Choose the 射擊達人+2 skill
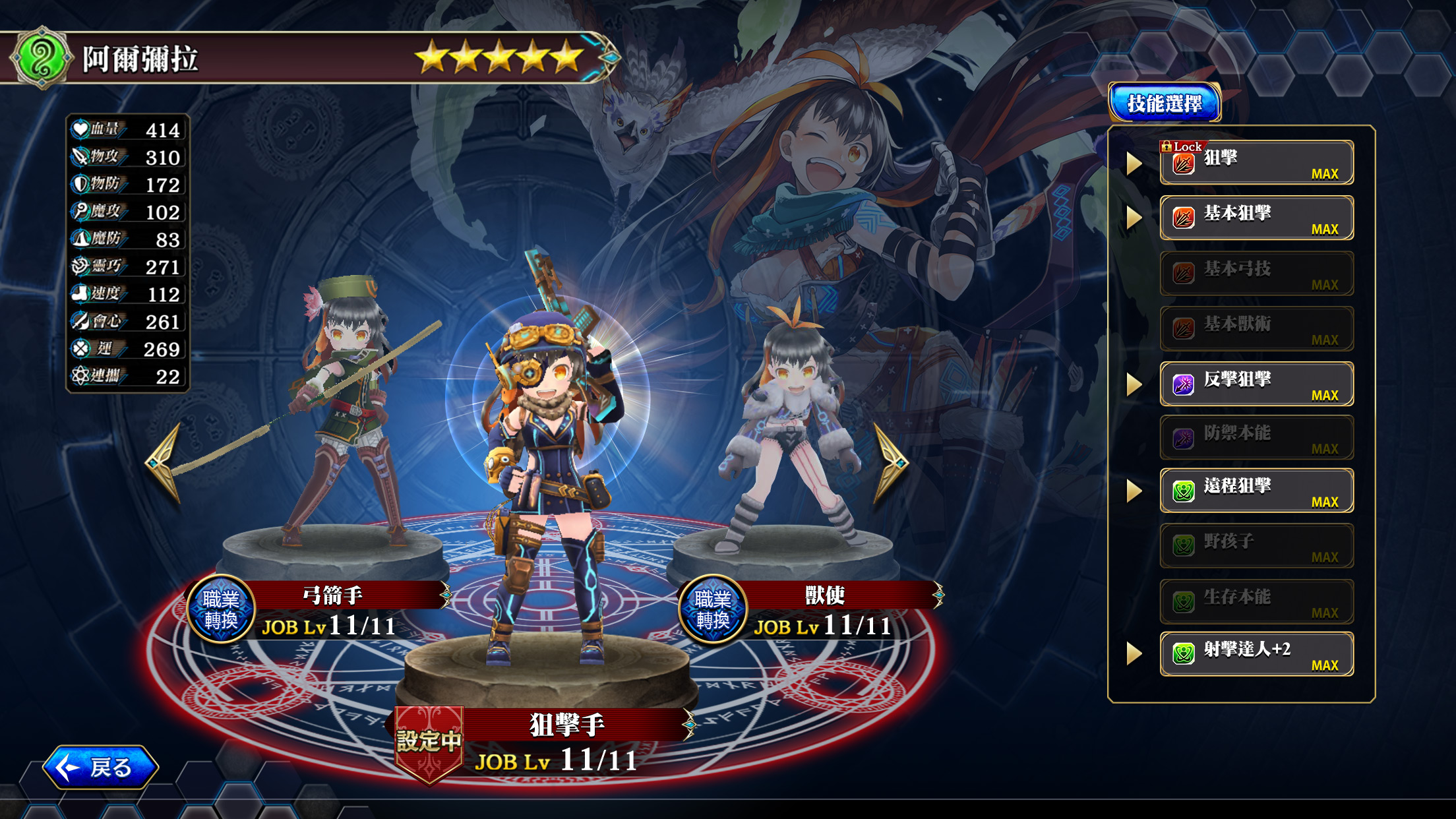The height and width of the screenshot is (819, 1456). [x=1256, y=654]
